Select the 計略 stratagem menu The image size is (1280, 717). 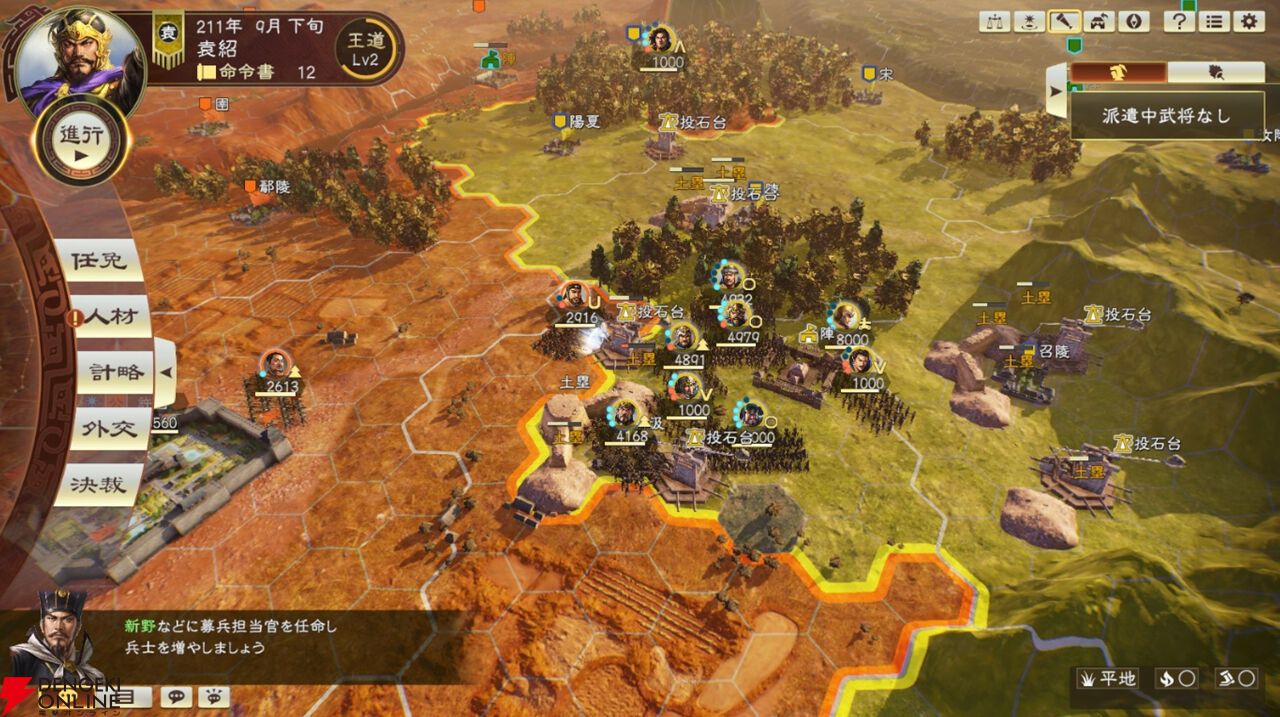114,373
